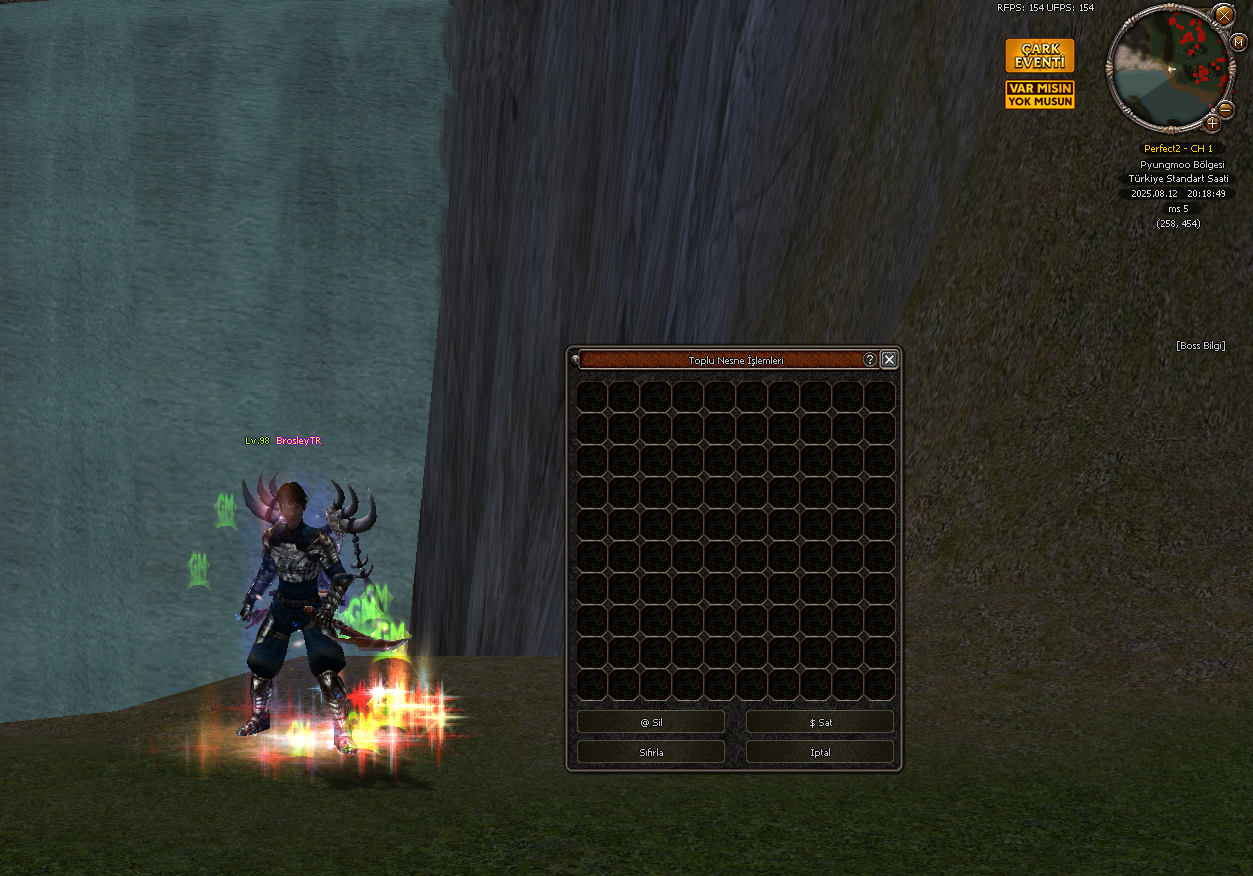The height and width of the screenshot is (876, 1253).
Task: Open the Çark Eventi banner
Action: point(1040,56)
